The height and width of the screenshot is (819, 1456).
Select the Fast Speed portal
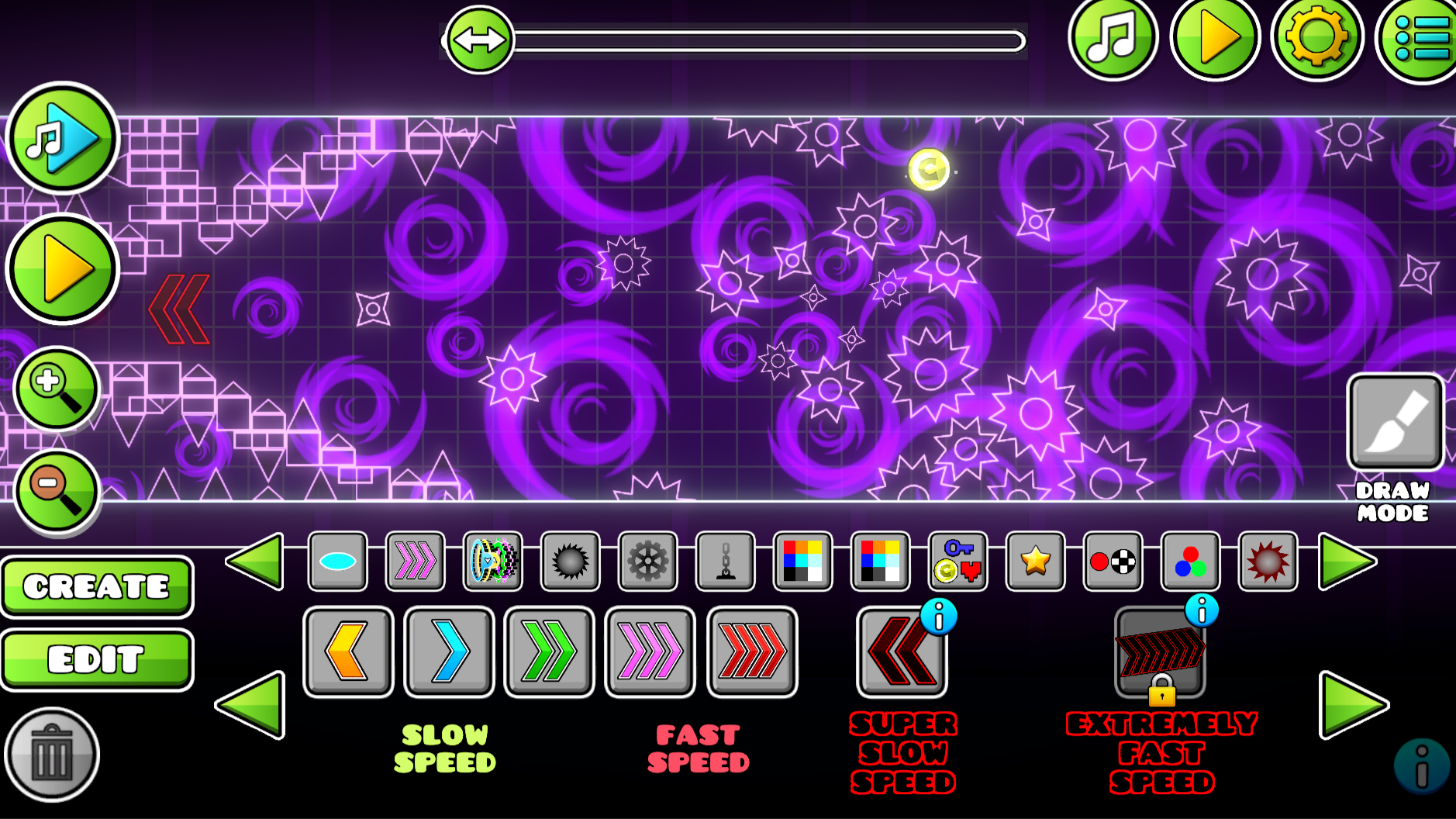point(650,650)
